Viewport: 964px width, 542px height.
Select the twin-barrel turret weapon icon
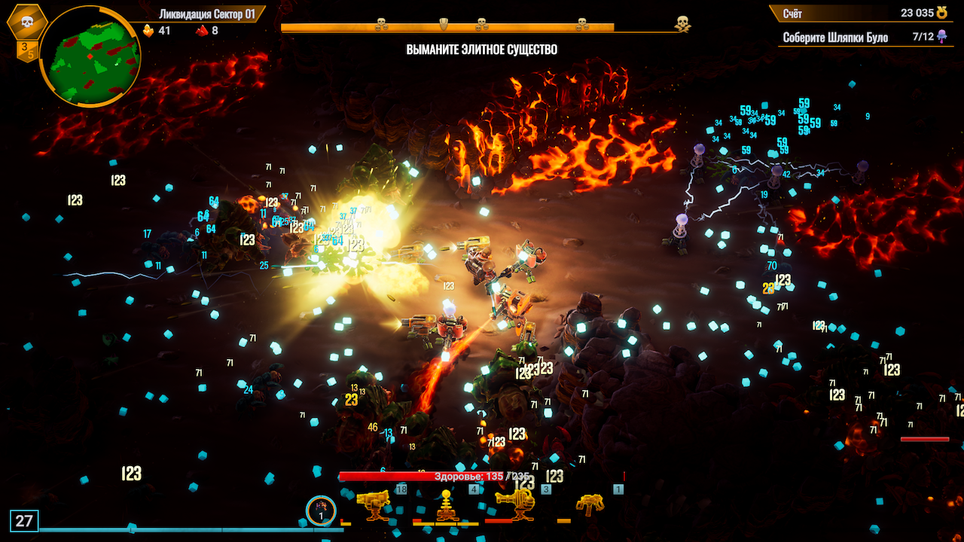pos(374,505)
